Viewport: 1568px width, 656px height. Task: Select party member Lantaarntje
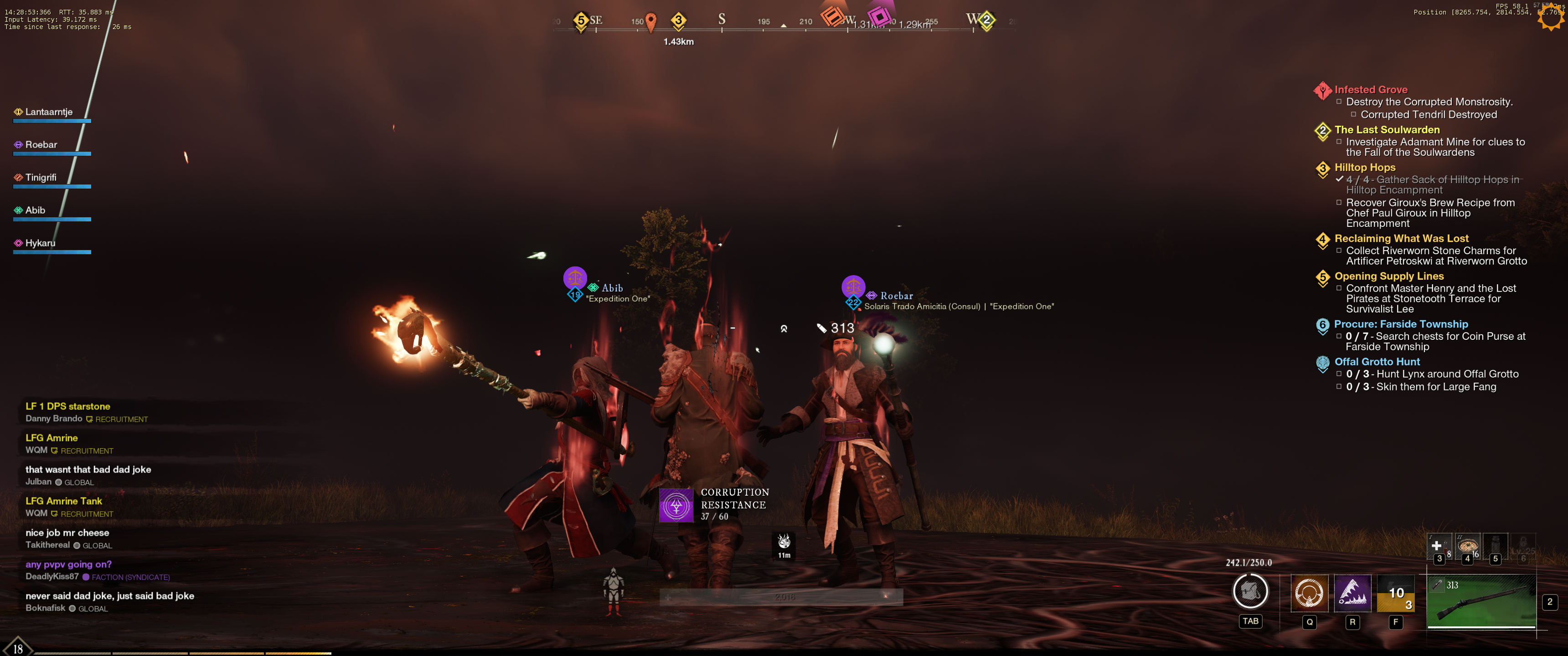[49, 112]
